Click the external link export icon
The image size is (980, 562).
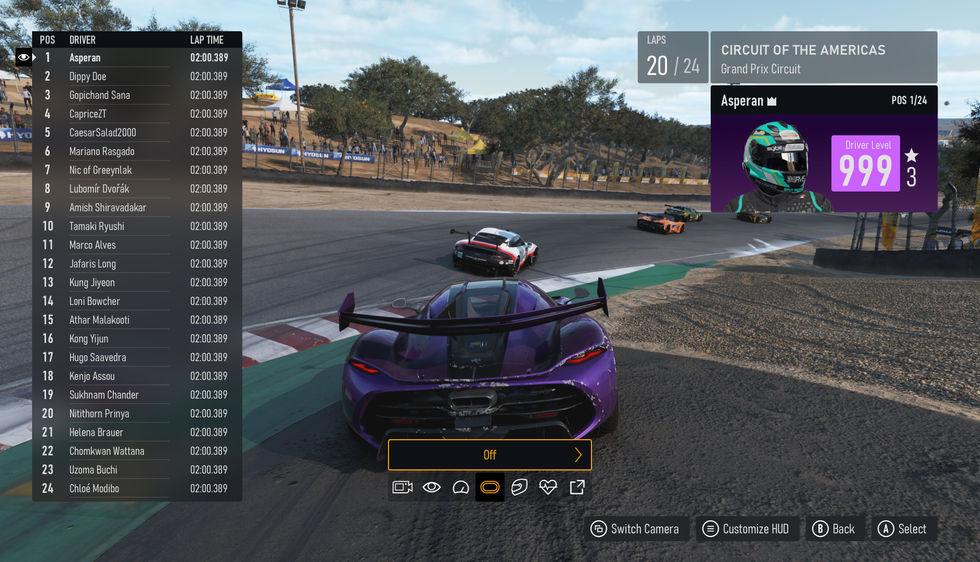(x=577, y=487)
